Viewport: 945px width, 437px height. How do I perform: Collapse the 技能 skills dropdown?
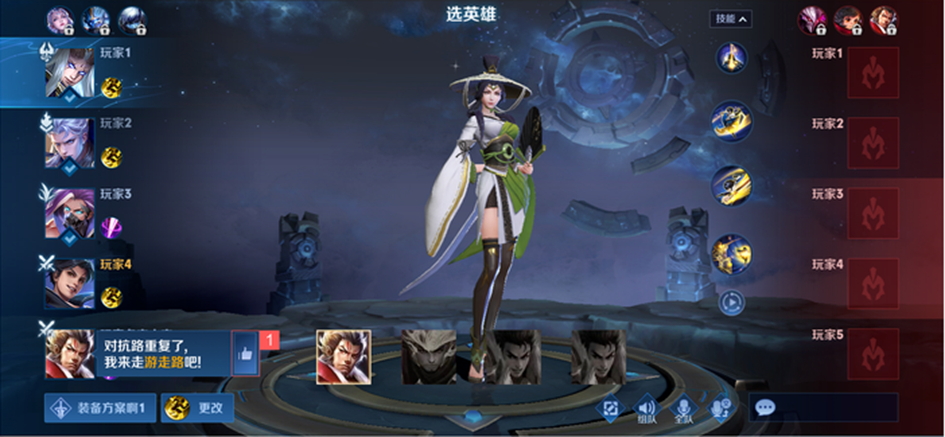point(731,19)
